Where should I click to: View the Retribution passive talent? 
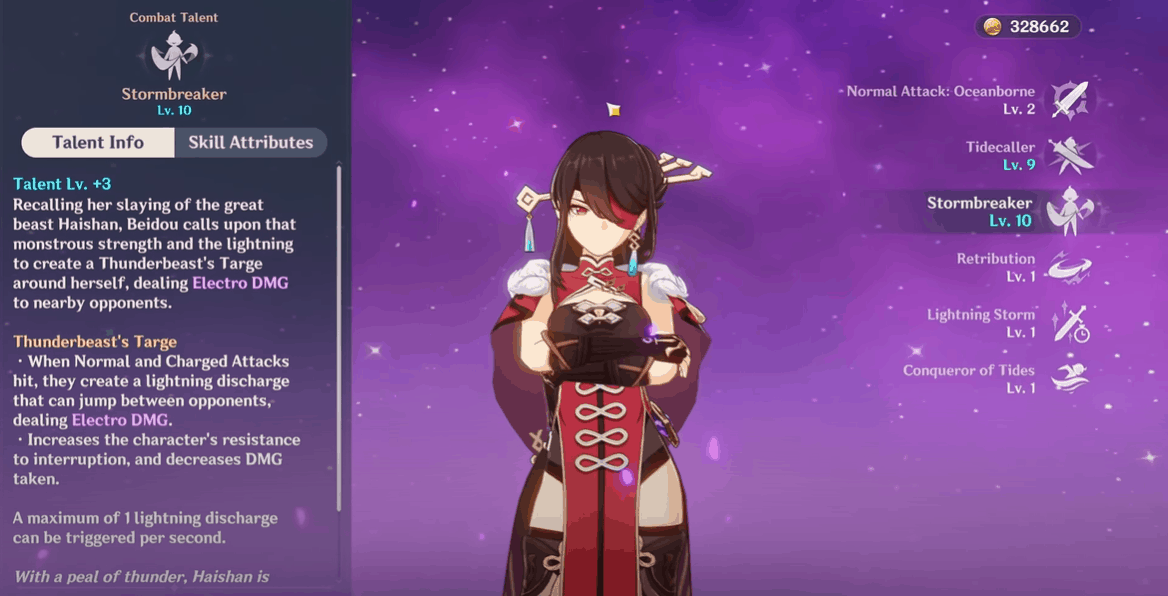[1069, 267]
